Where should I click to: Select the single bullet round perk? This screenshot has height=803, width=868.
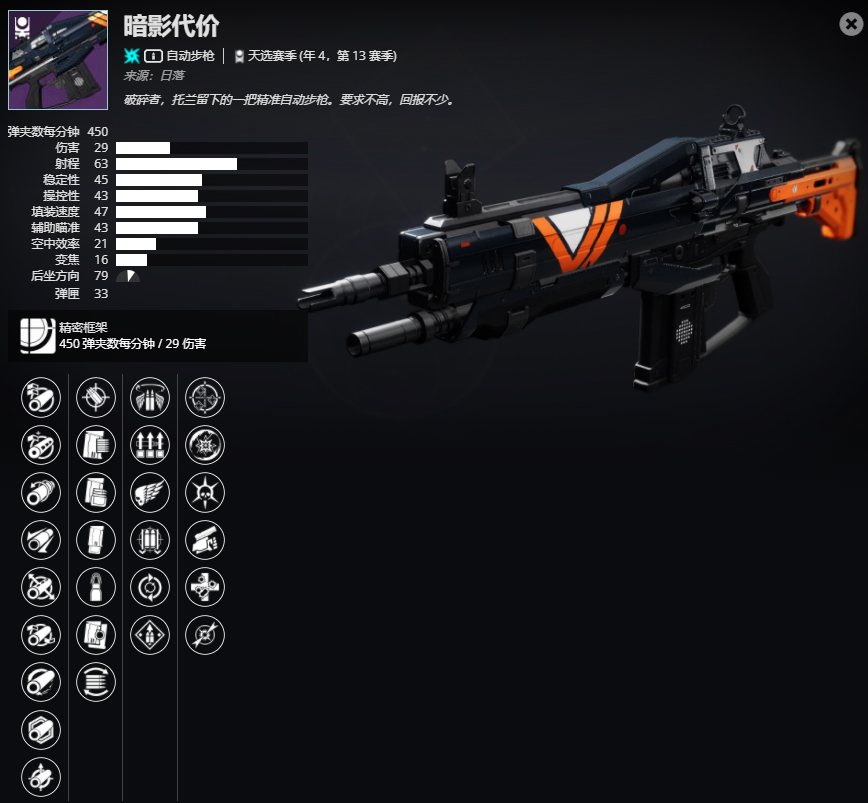tap(96, 586)
